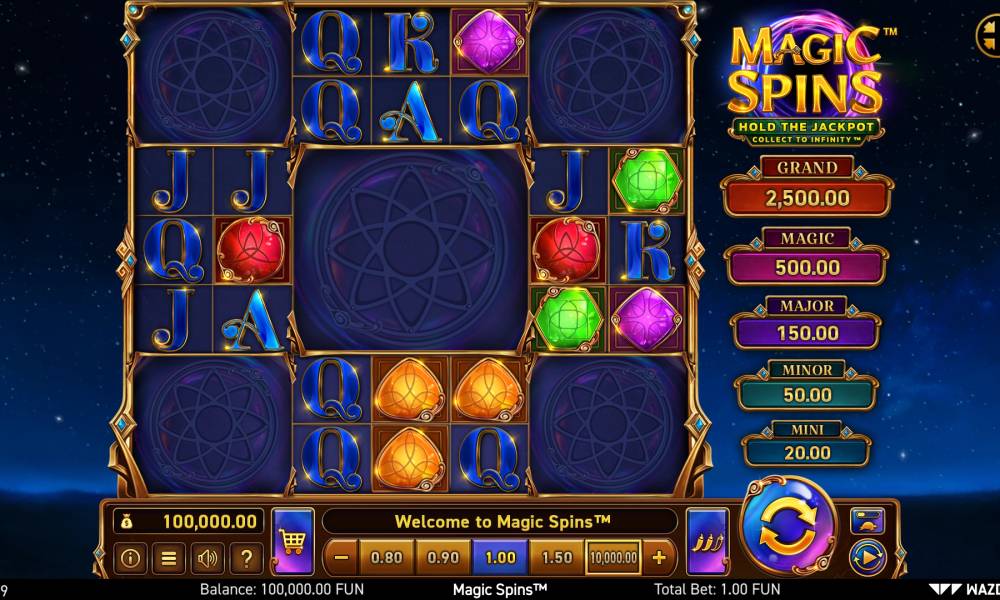Open the info button
The height and width of the screenshot is (600, 1000).
128,558
